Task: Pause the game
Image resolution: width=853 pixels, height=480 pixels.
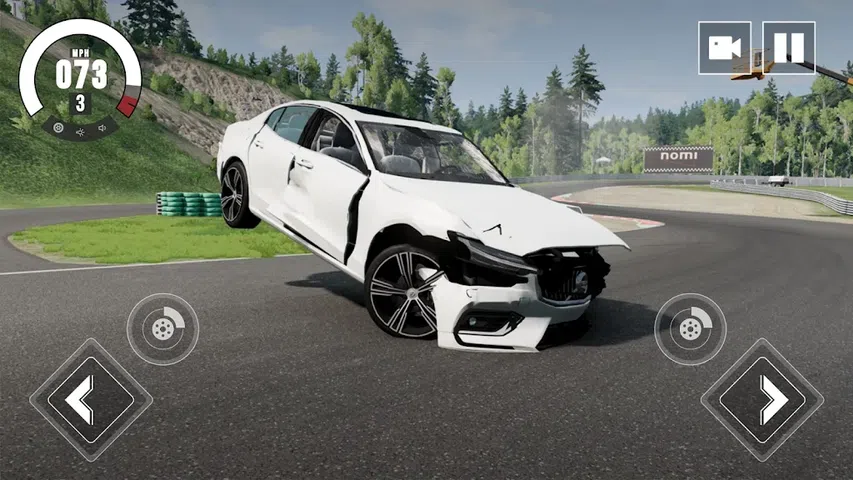Action: (788, 48)
